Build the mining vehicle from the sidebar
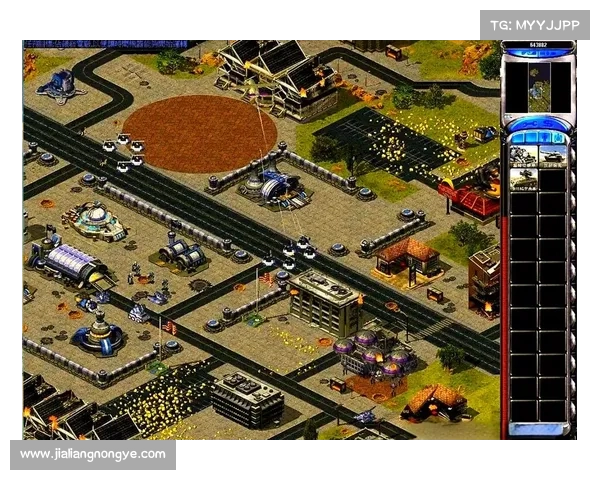The width and height of the screenshot is (600, 480). click(x=524, y=156)
